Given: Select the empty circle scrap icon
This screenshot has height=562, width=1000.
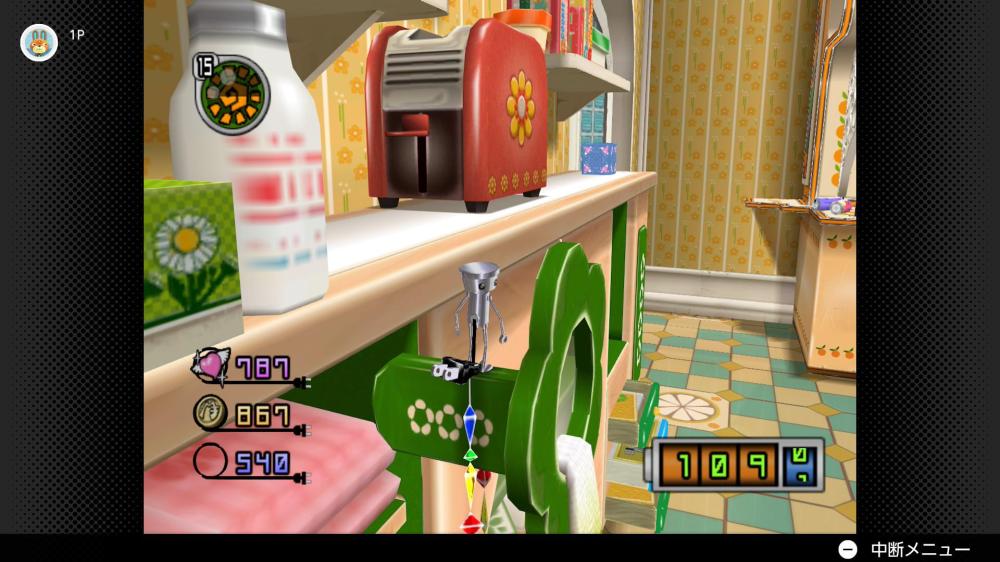Looking at the screenshot, I should tap(211, 462).
